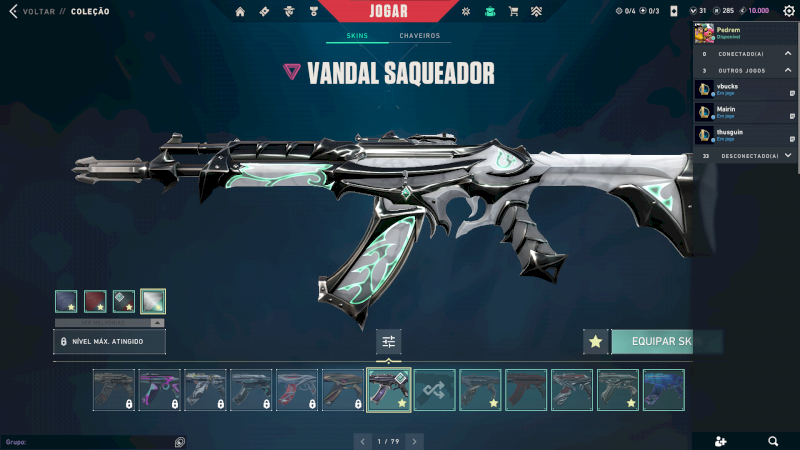Select the random shuffle skin tile

point(435,390)
